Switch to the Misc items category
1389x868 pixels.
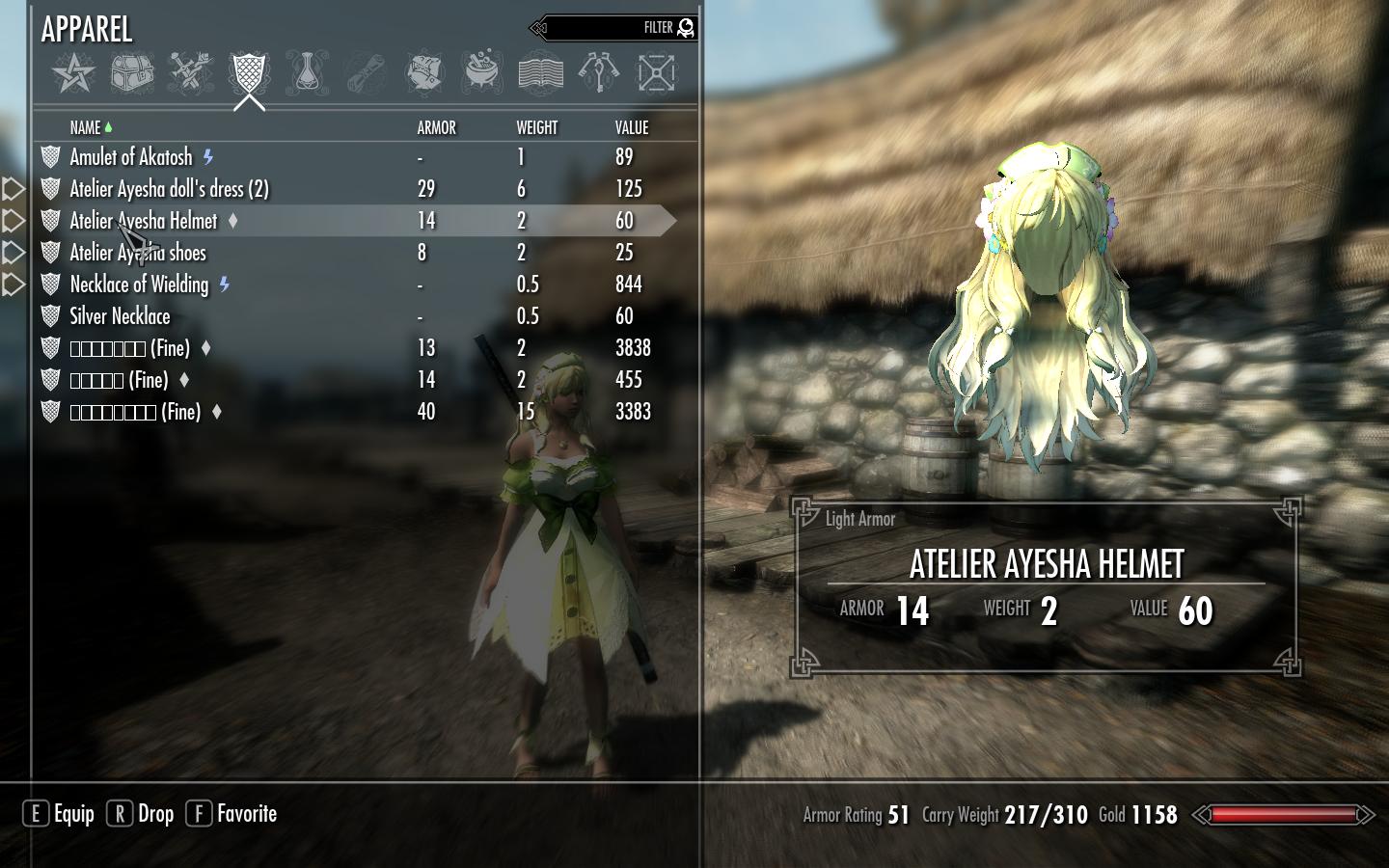(657, 73)
